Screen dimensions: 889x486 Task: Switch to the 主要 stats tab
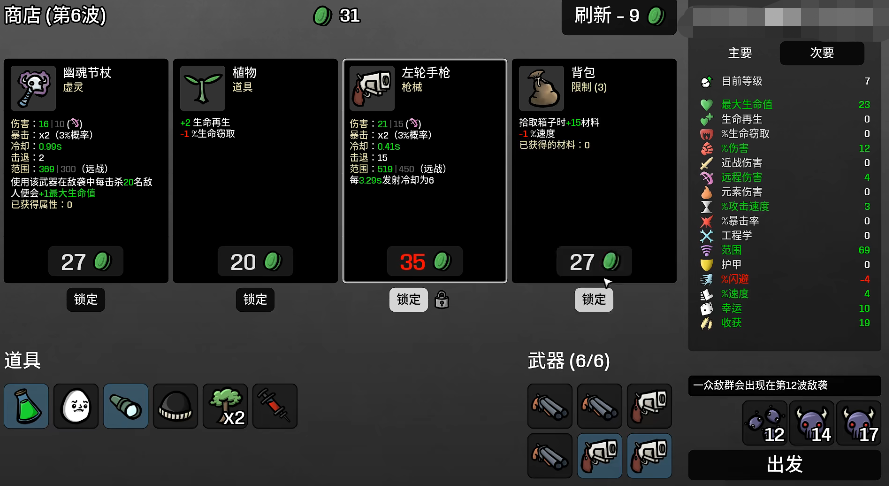(740, 53)
